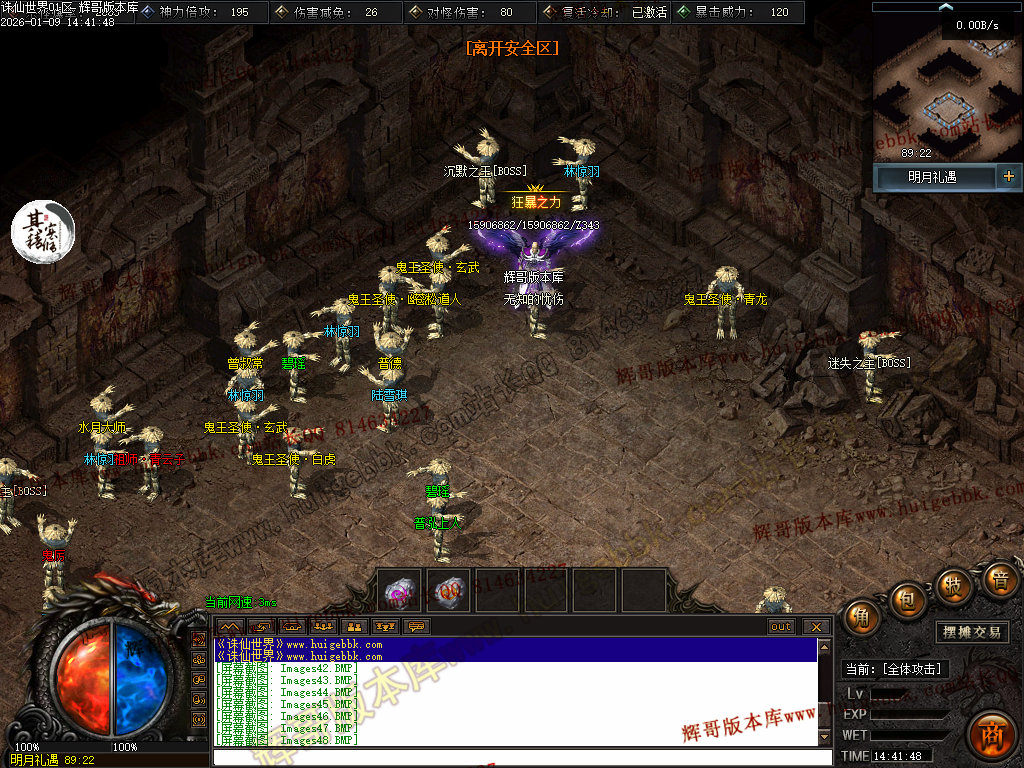Click the chat window's out button
This screenshot has height=768, width=1024.
[x=781, y=627]
